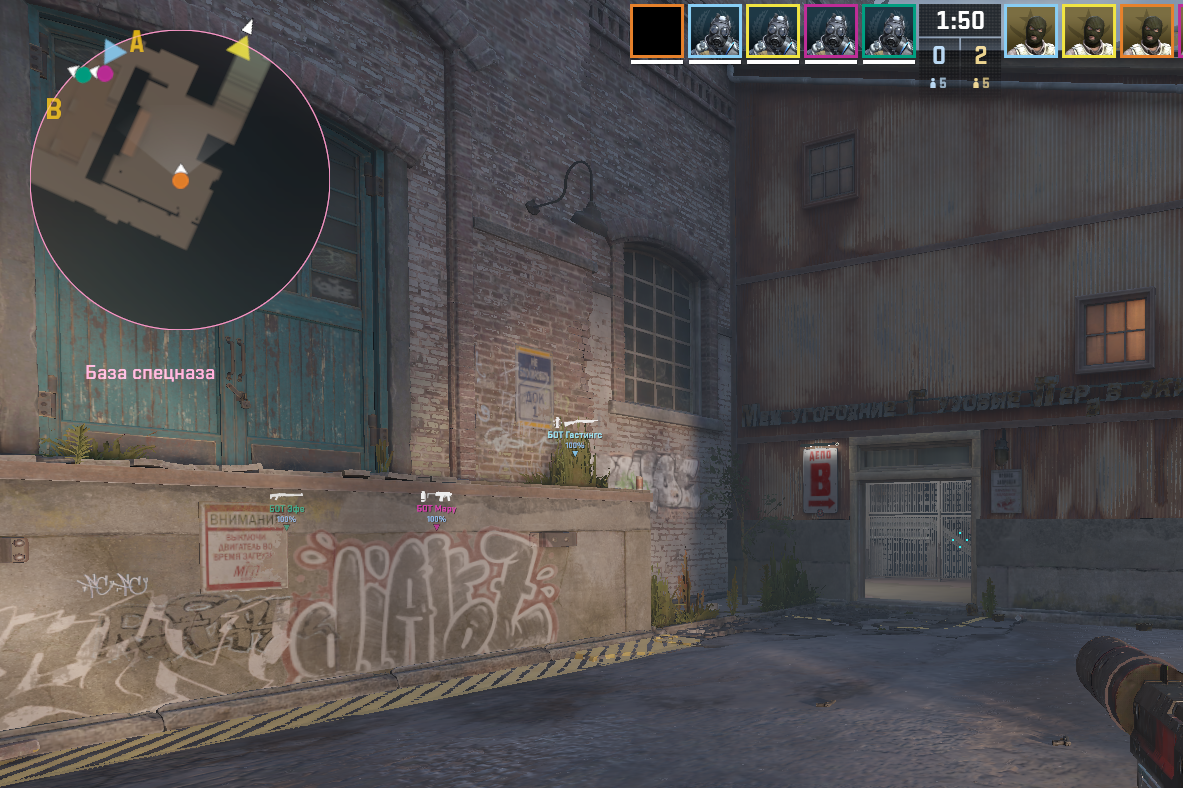
Task: Click the yellow teammate arrow on the radar
Action: (x=239, y=47)
